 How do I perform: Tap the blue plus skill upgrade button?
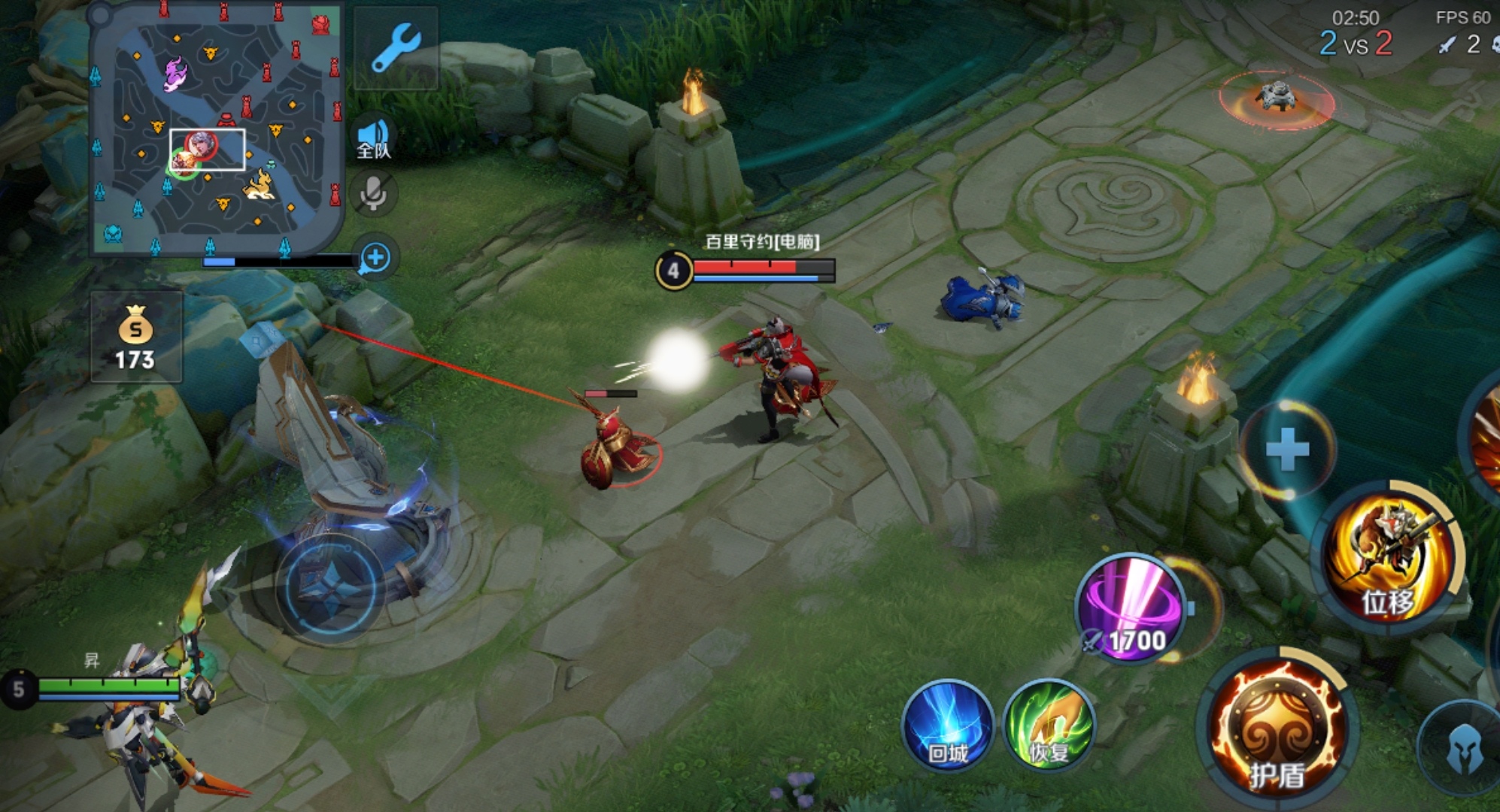tap(1287, 449)
